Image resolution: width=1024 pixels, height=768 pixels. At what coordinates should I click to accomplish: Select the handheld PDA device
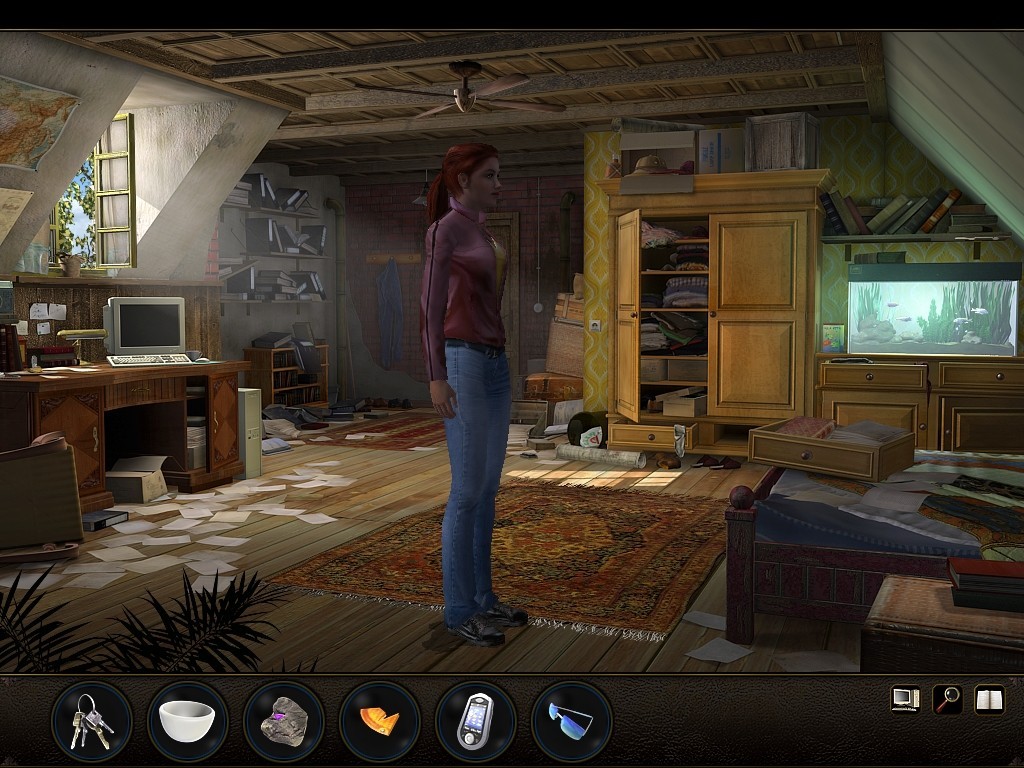475,720
